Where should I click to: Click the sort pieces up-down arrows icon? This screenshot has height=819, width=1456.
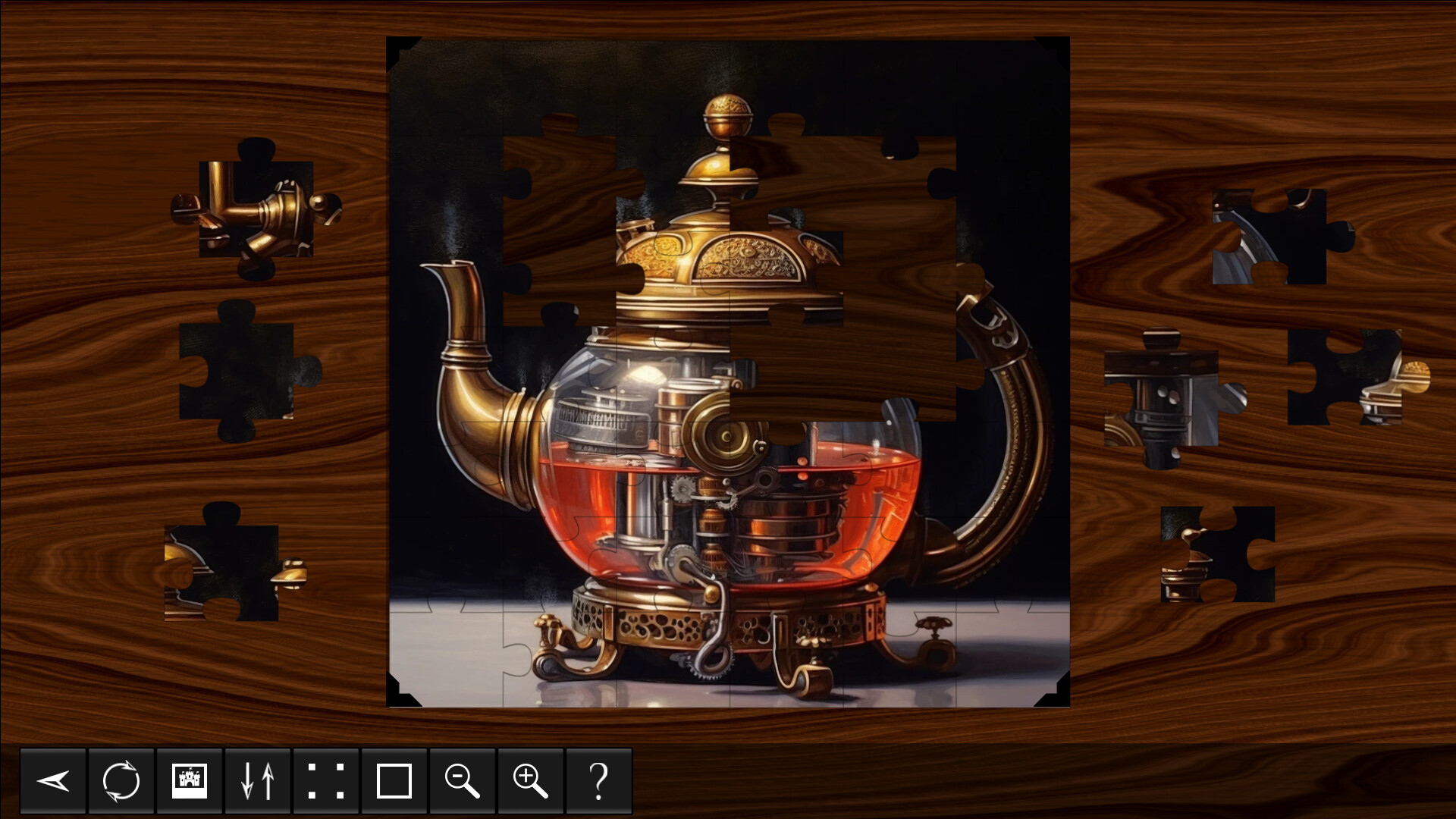258,781
